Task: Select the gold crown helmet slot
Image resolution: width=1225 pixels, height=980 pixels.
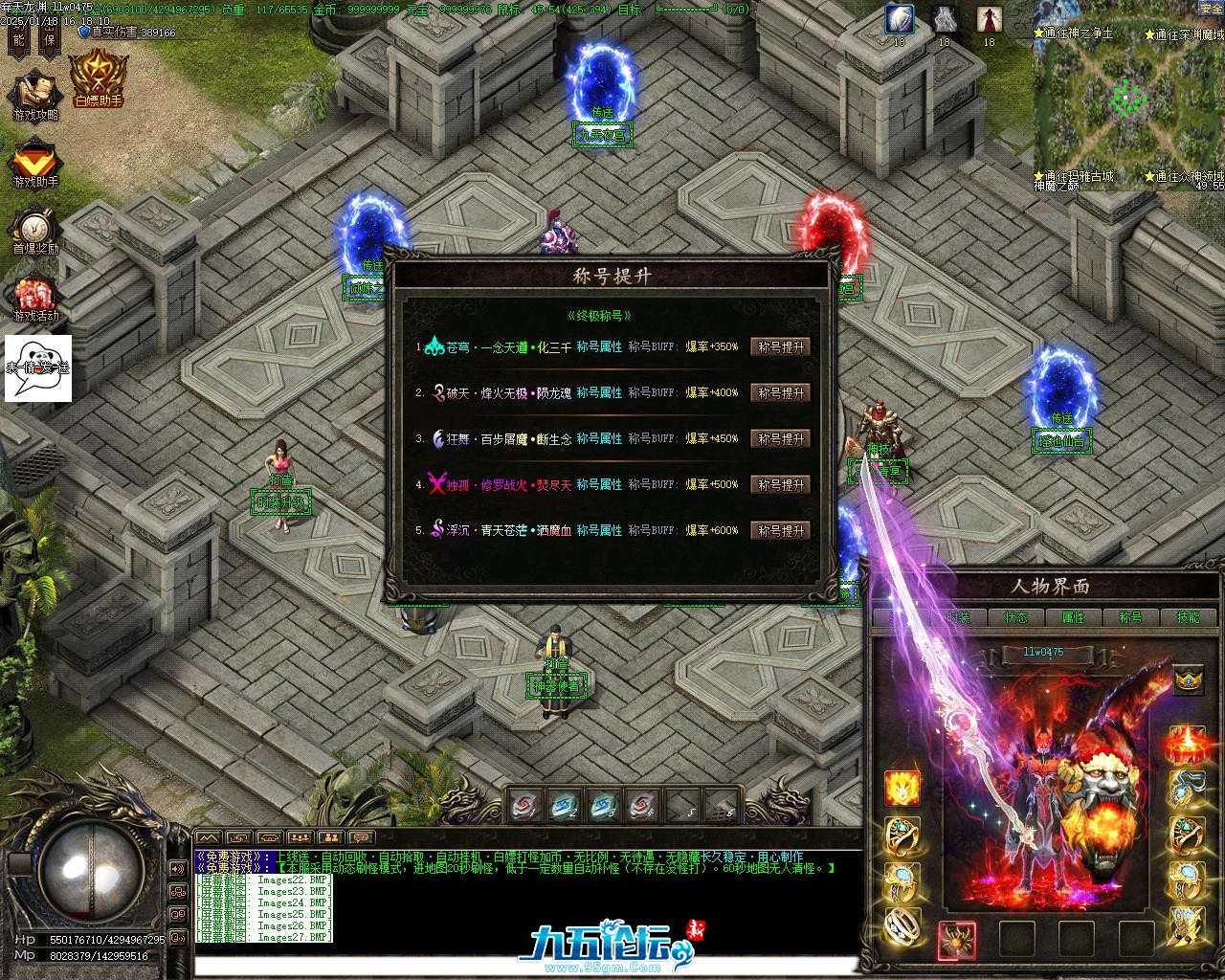Action: [x=1188, y=679]
